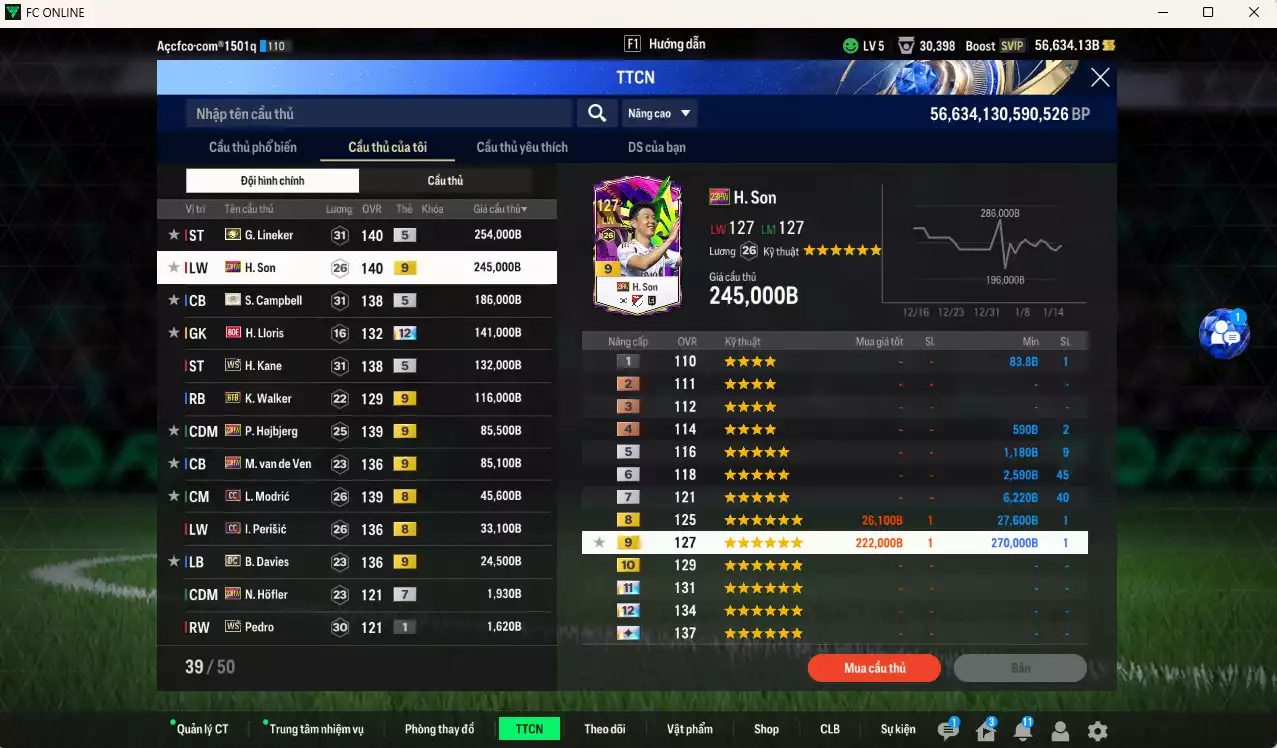1277x748 pixels.
Task: Open Quản lý CT in bottom menu
Action: (x=200, y=729)
